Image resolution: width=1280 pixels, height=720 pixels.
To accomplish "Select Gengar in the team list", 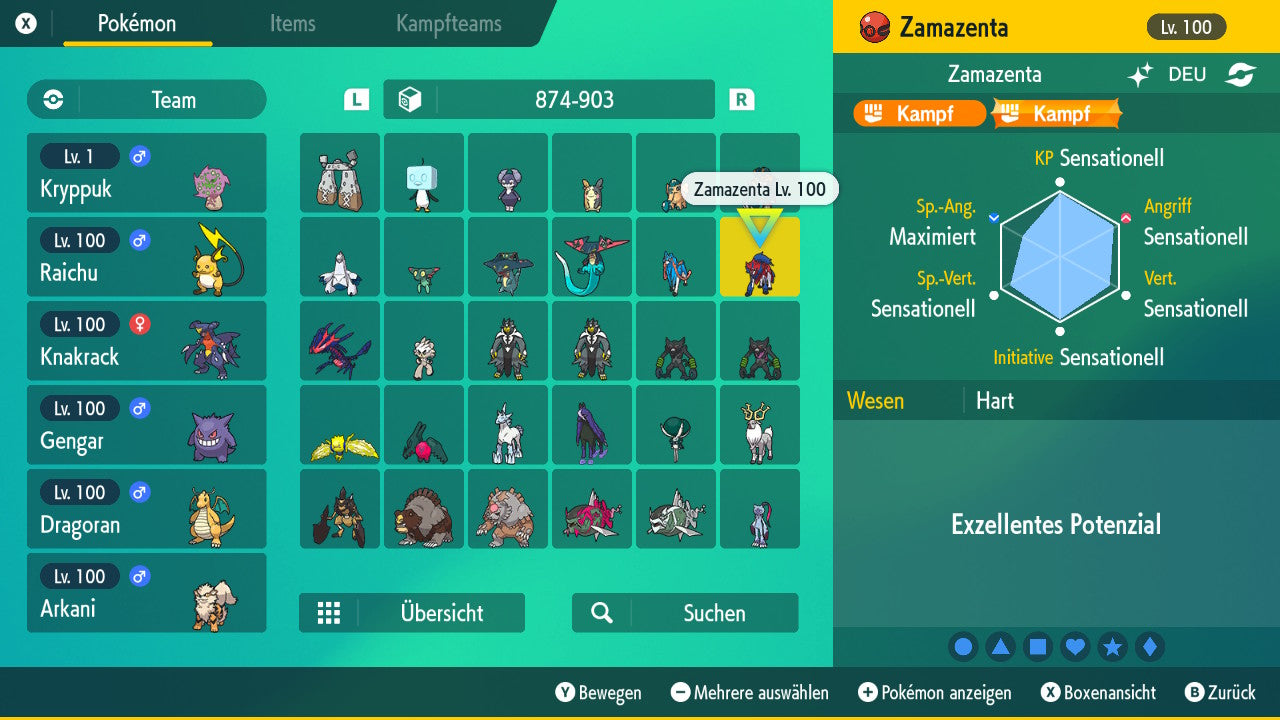I will click(x=146, y=425).
